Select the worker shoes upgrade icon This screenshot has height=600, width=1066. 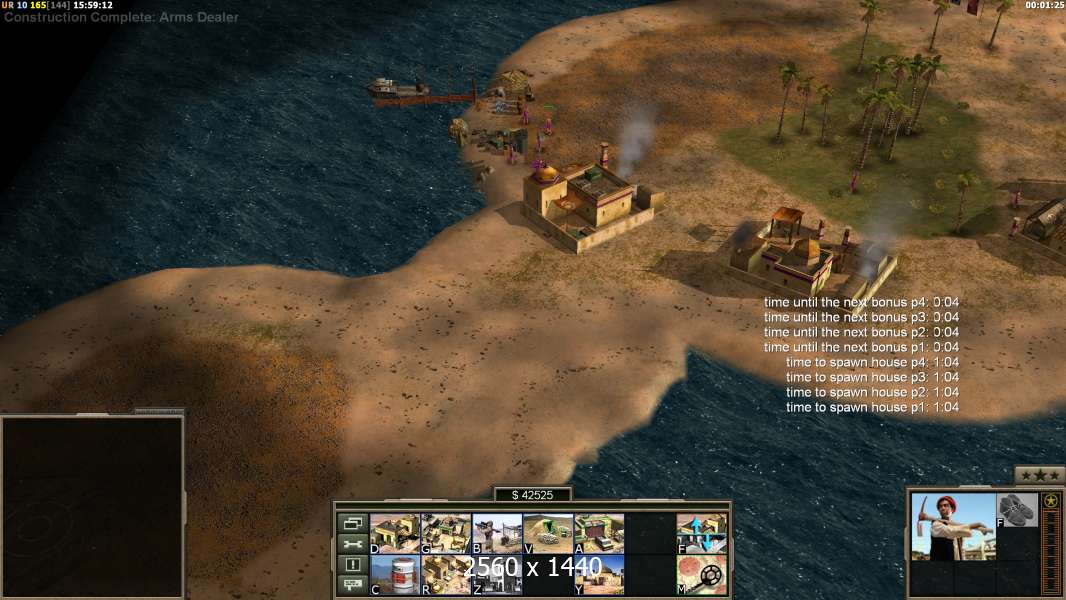(1018, 510)
